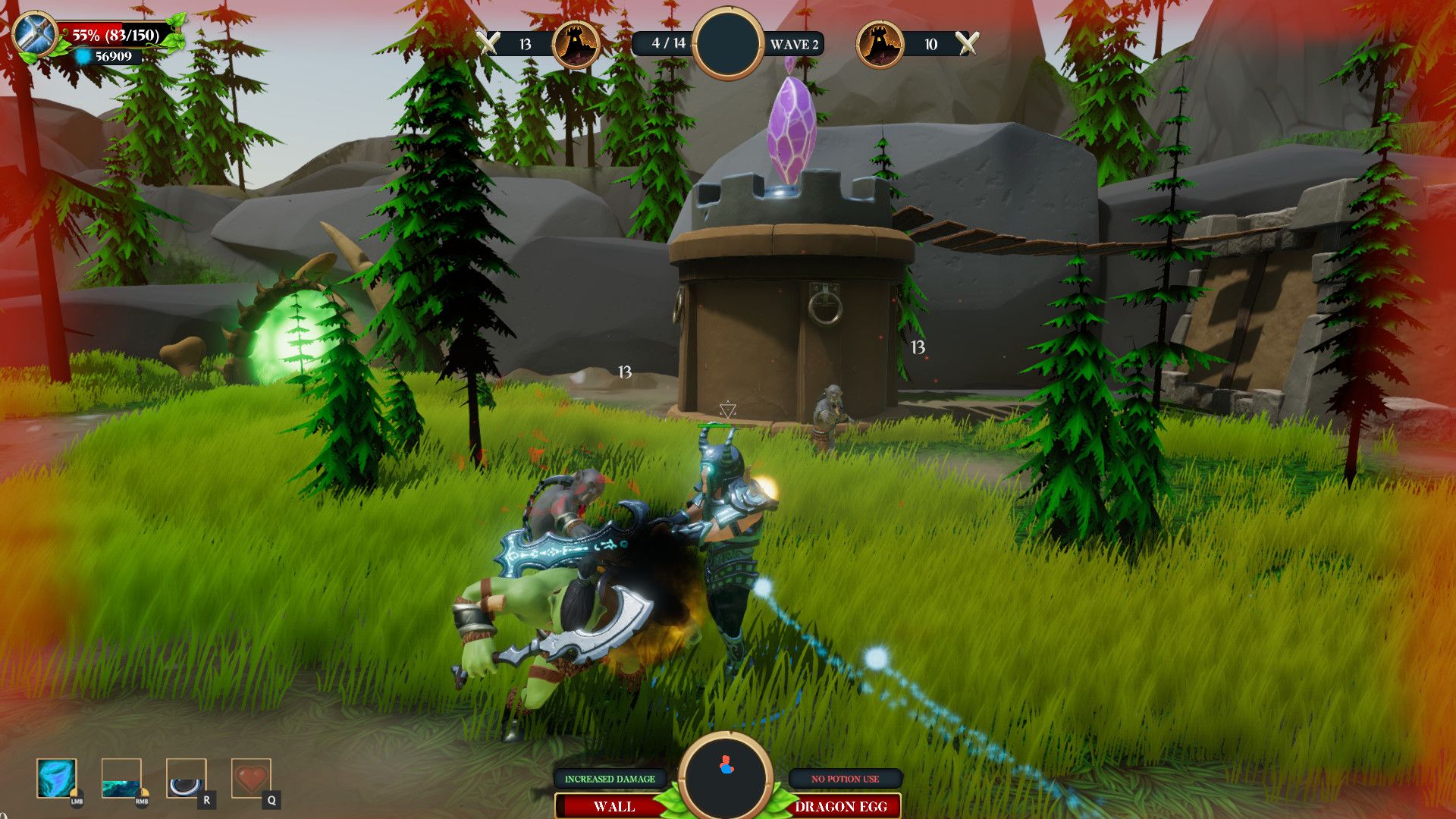Click the red Dragon Egg objective bar
The width and height of the screenshot is (1456, 819).
pos(841,806)
